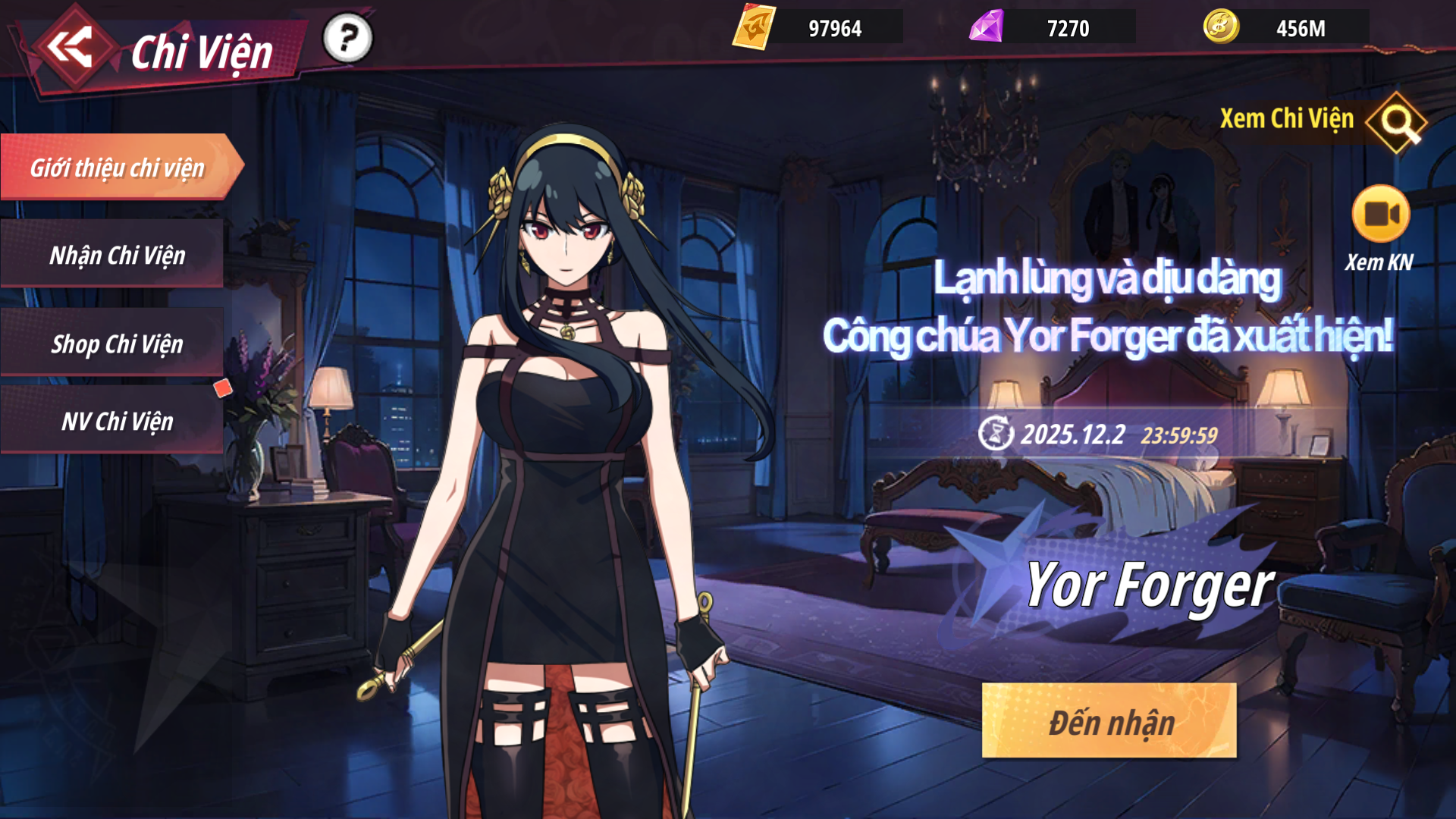Select the Giới thiệu chi viện tab
This screenshot has width=1456, height=819.
coord(118,168)
